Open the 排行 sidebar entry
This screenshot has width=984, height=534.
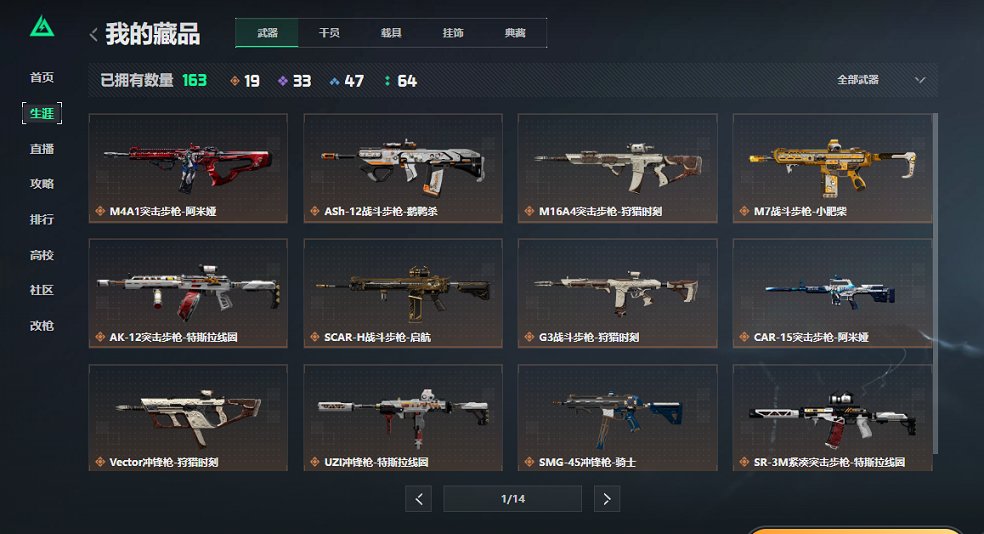coord(42,220)
